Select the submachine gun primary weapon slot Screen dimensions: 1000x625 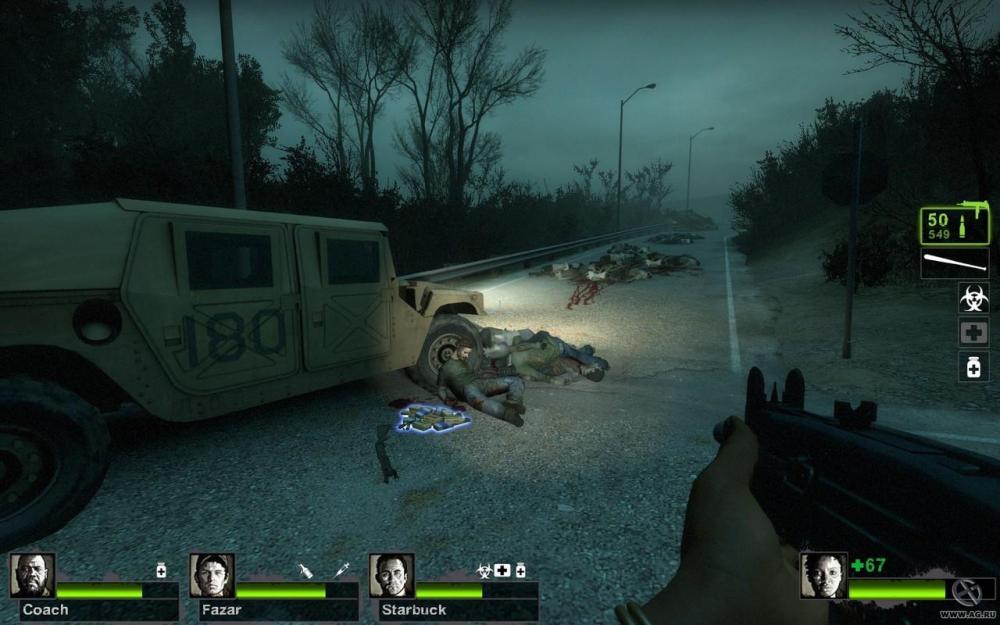955,227
